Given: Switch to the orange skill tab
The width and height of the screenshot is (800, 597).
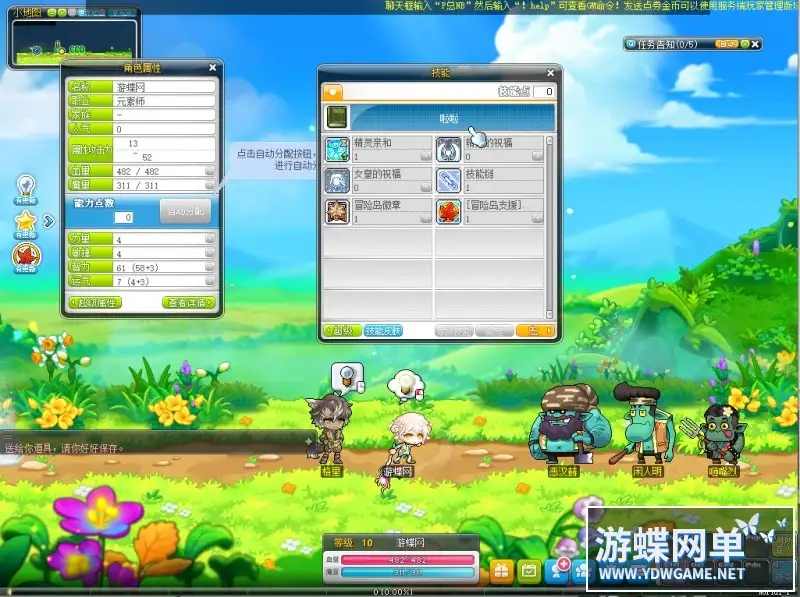Looking at the screenshot, I should [x=331, y=91].
